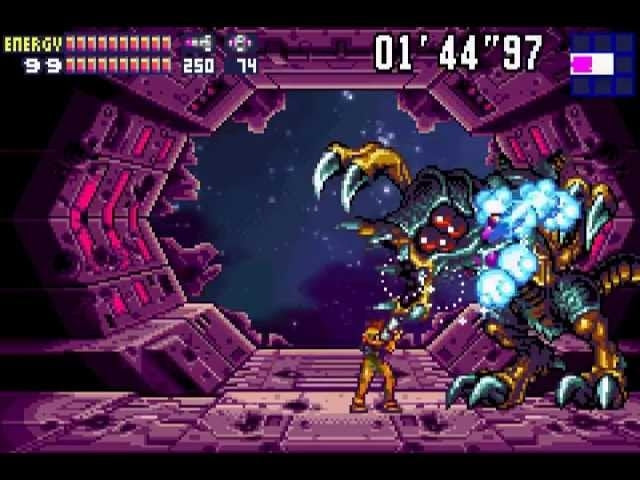Select the power bomb icon
This screenshot has height=480, width=640.
243,44
